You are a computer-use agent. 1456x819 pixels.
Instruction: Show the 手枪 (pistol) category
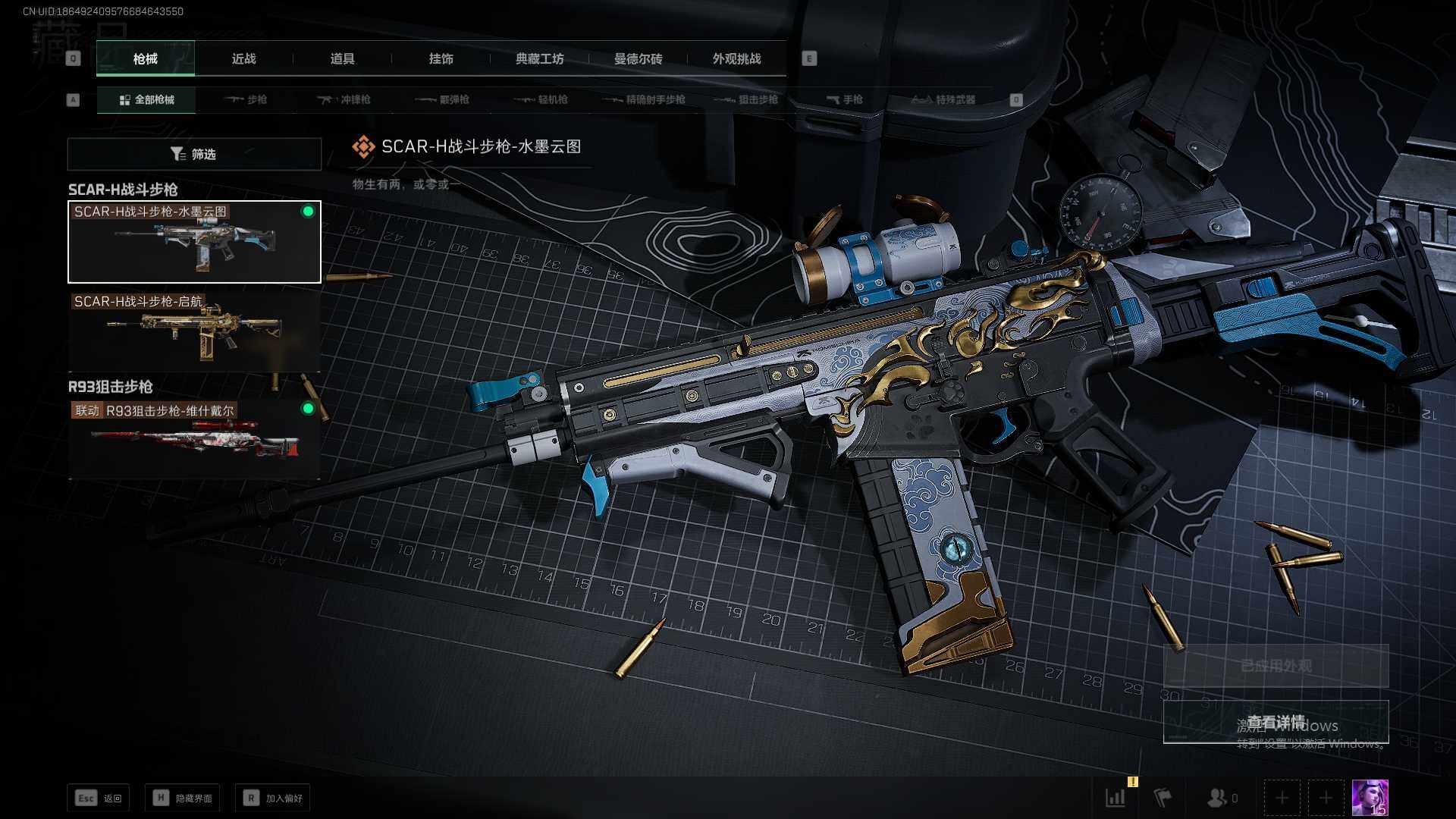[844, 99]
